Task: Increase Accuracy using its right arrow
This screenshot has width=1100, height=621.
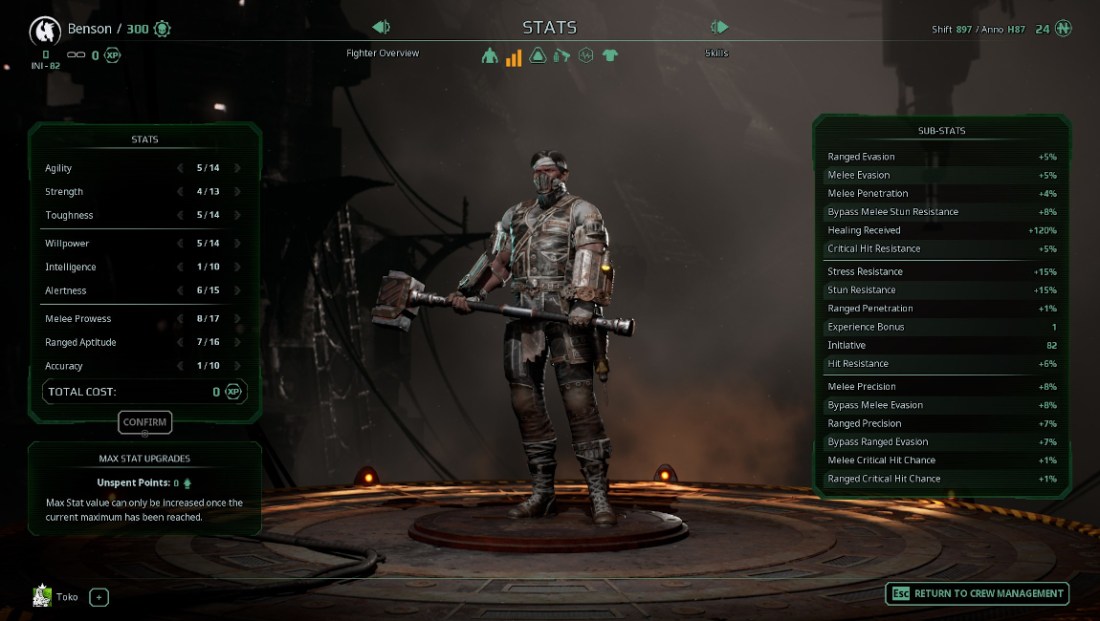Action: point(238,366)
